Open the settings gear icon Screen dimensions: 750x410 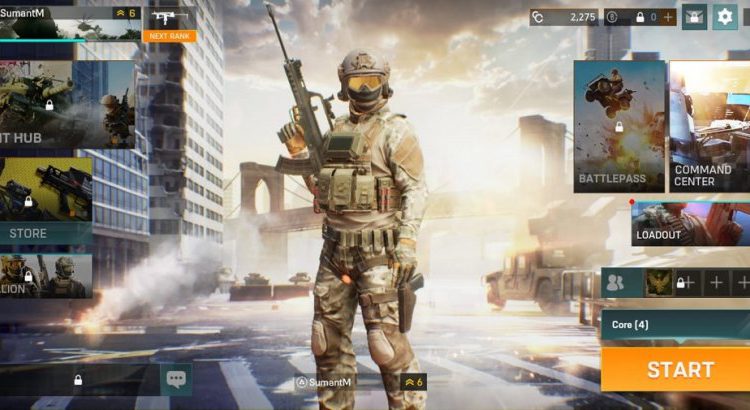coord(724,17)
